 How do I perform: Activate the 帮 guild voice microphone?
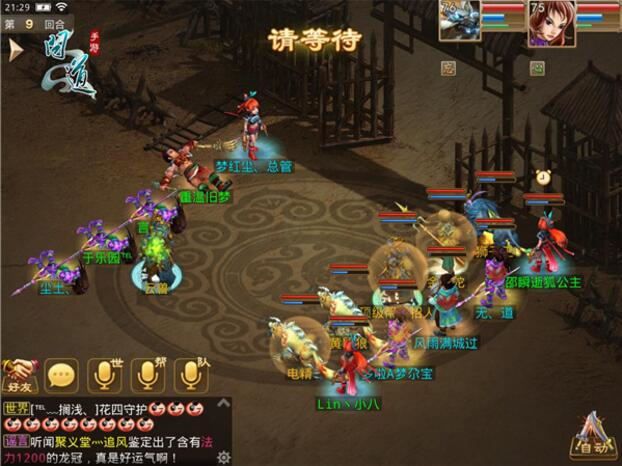(147, 374)
